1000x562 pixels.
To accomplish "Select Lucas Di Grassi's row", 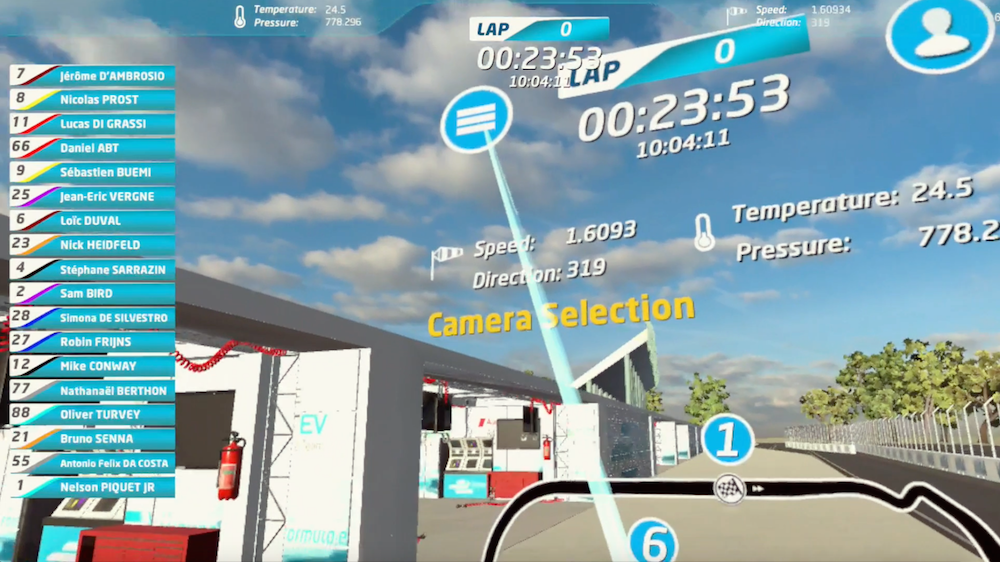I will click(x=92, y=123).
